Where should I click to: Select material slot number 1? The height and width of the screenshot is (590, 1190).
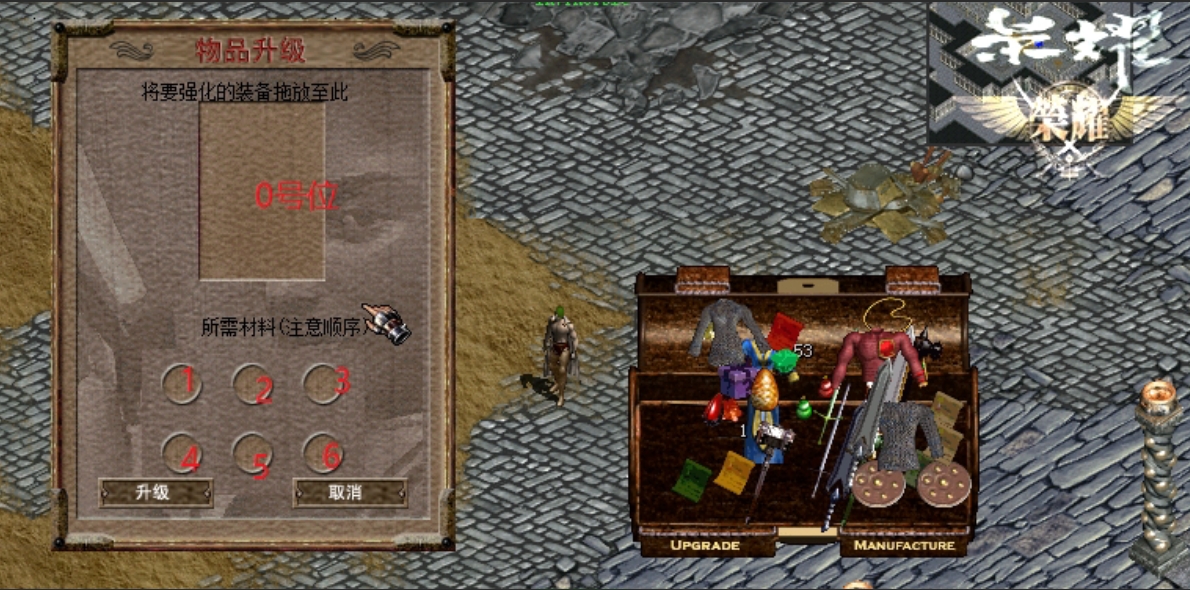(181, 383)
